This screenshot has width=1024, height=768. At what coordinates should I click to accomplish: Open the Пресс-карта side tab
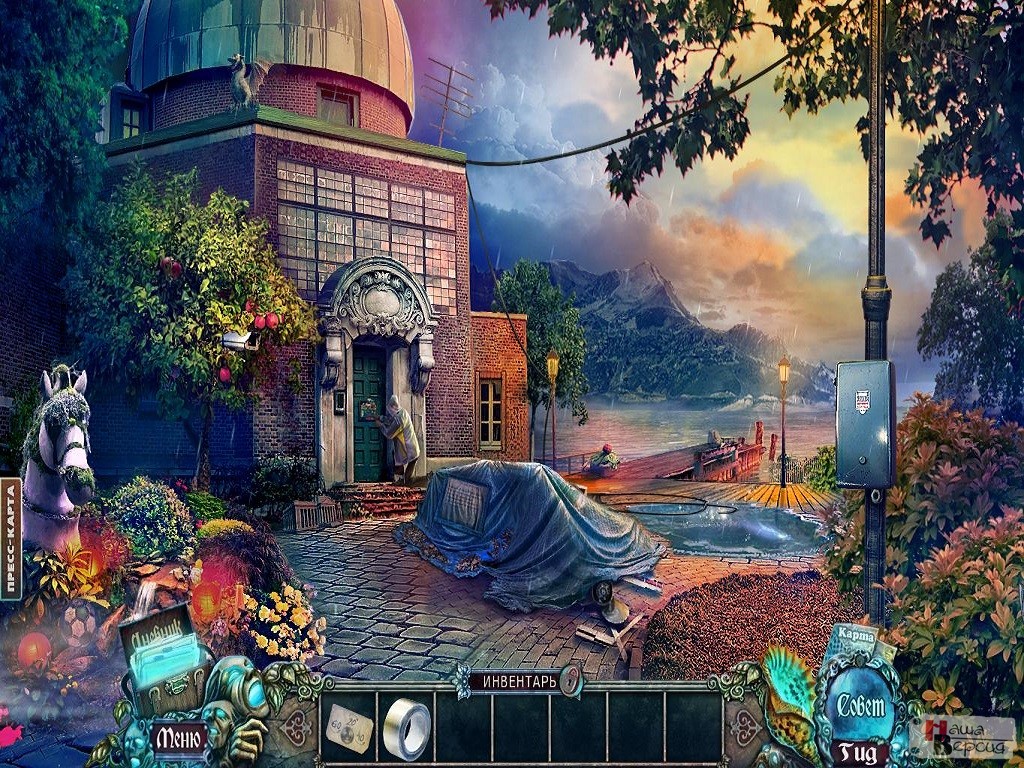pyautogui.click(x=11, y=538)
